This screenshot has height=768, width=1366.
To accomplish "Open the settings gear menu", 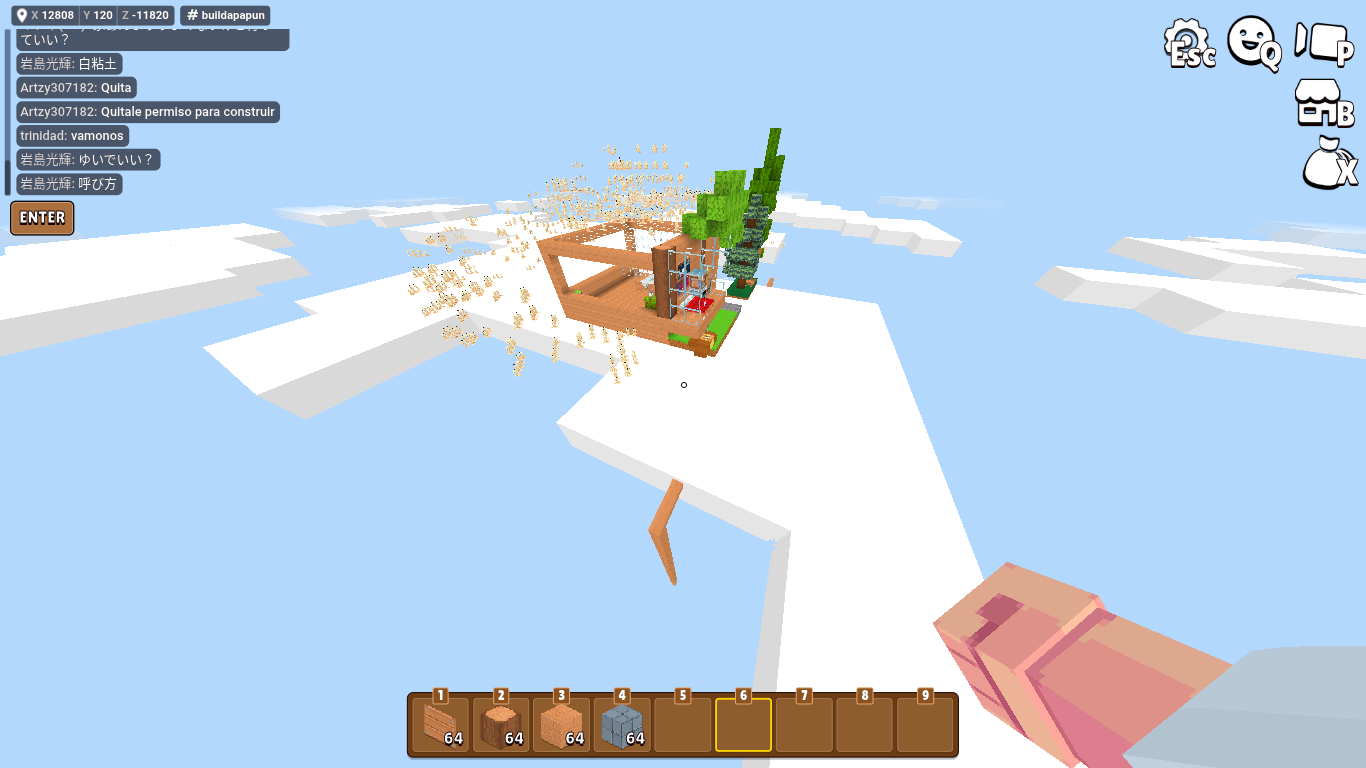I will (1189, 45).
